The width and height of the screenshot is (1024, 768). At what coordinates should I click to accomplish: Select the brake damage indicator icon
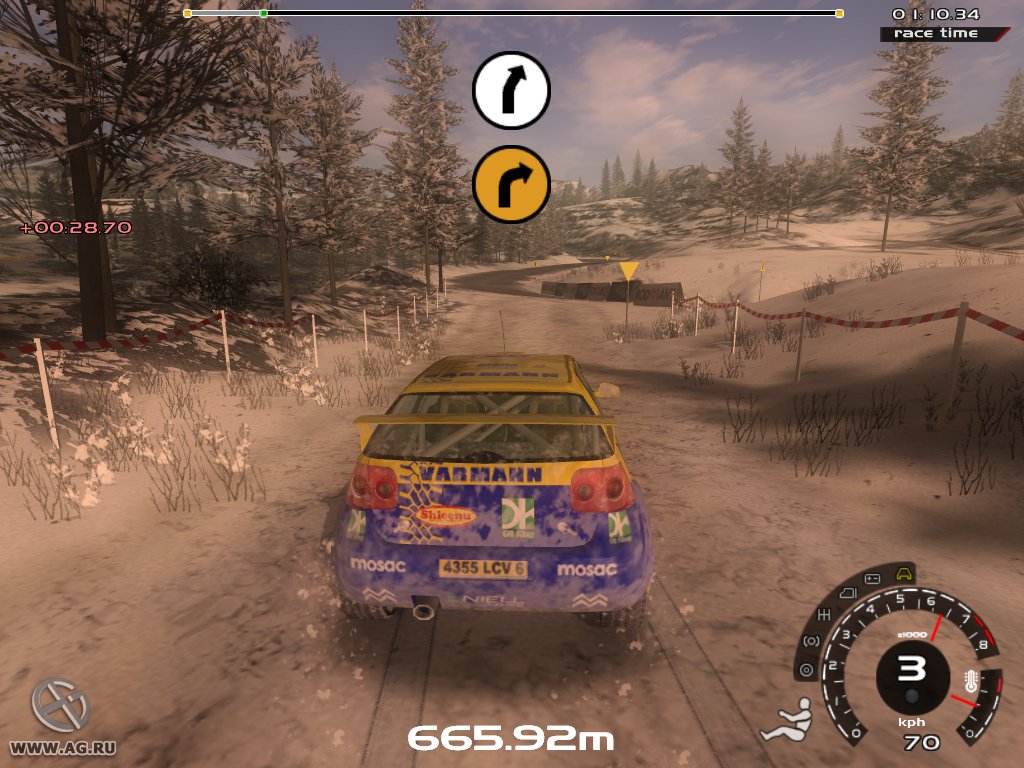(x=811, y=641)
